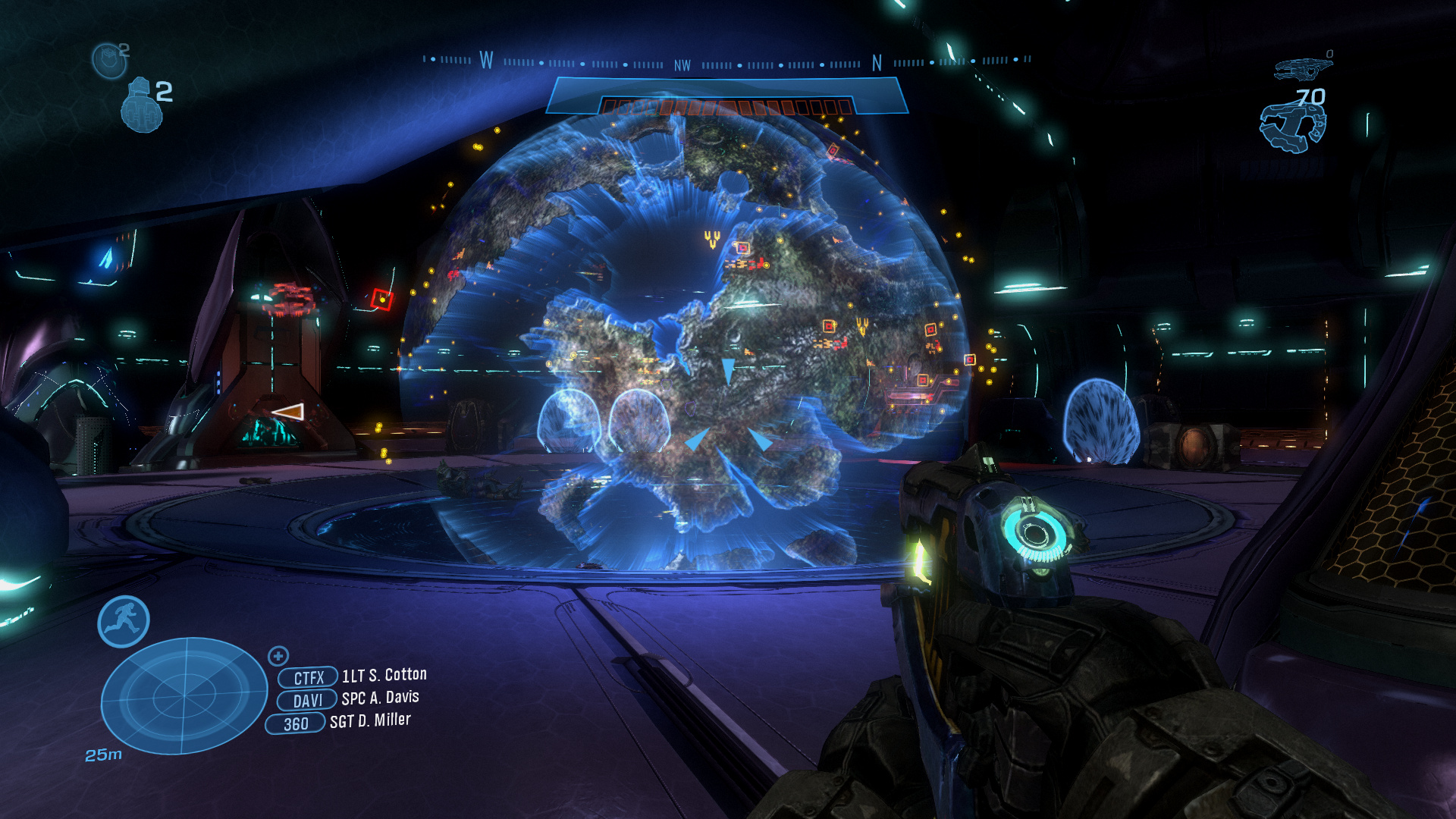Select the 360 SGT D. Miller roster entry
This screenshot has height=819, width=1456.
(339, 723)
